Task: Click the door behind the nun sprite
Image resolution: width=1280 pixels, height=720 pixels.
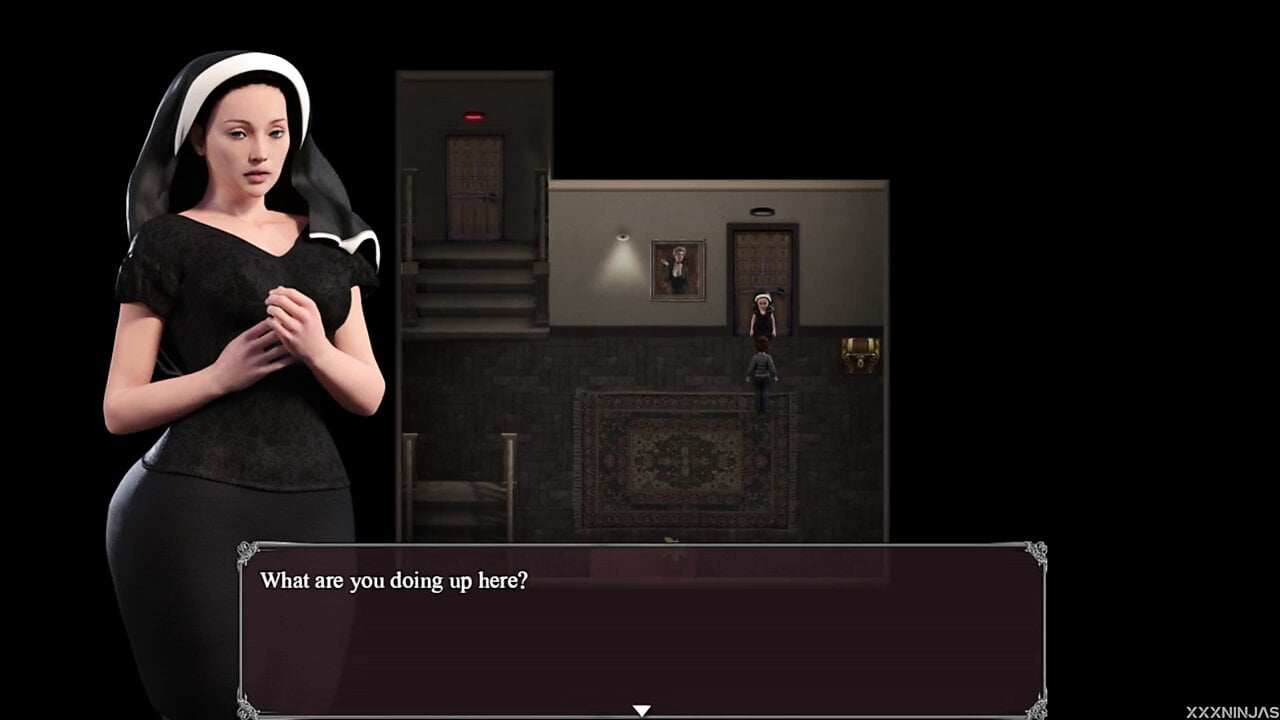Action: [x=763, y=260]
